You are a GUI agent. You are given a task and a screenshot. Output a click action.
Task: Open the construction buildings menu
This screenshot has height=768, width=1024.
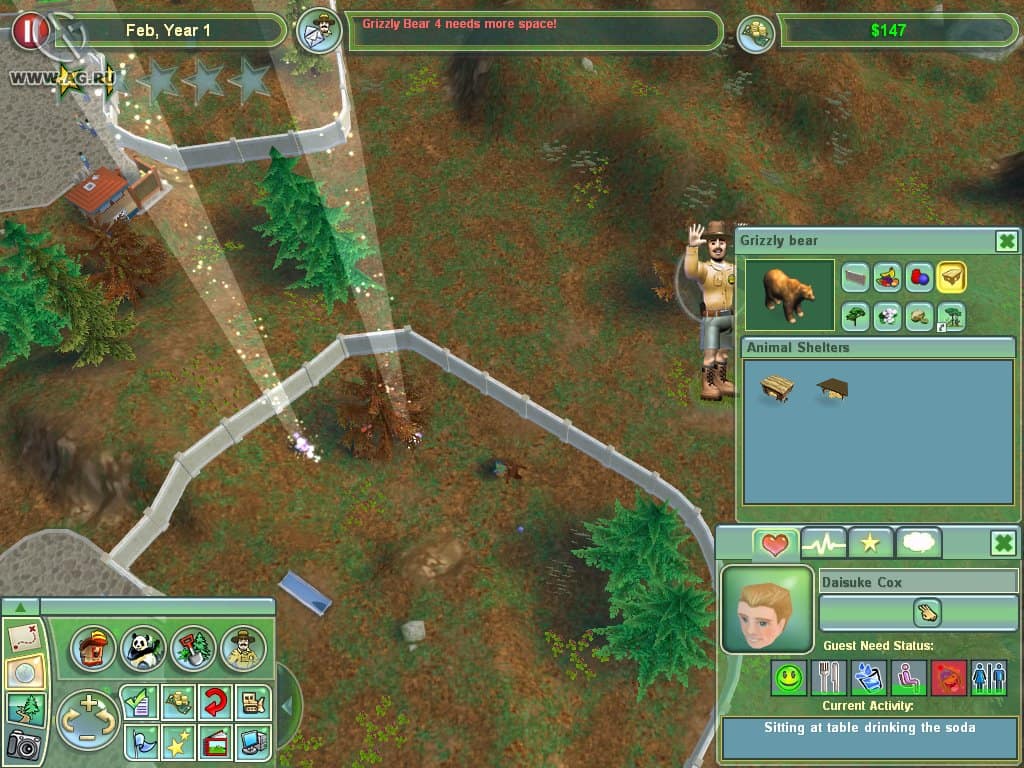click(x=93, y=649)
